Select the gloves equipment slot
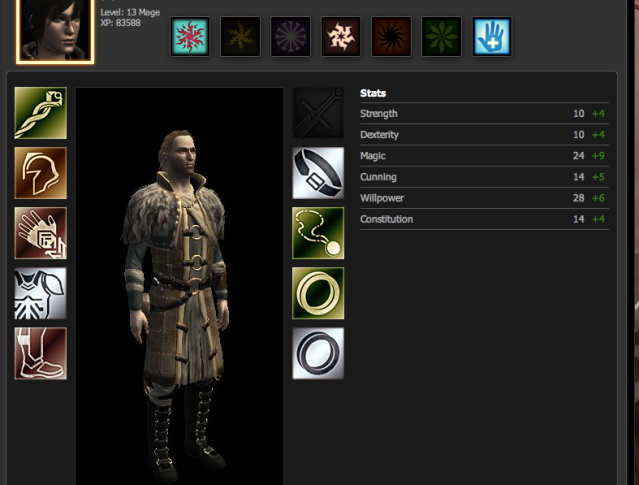639x485 pixels. [41, 233]
